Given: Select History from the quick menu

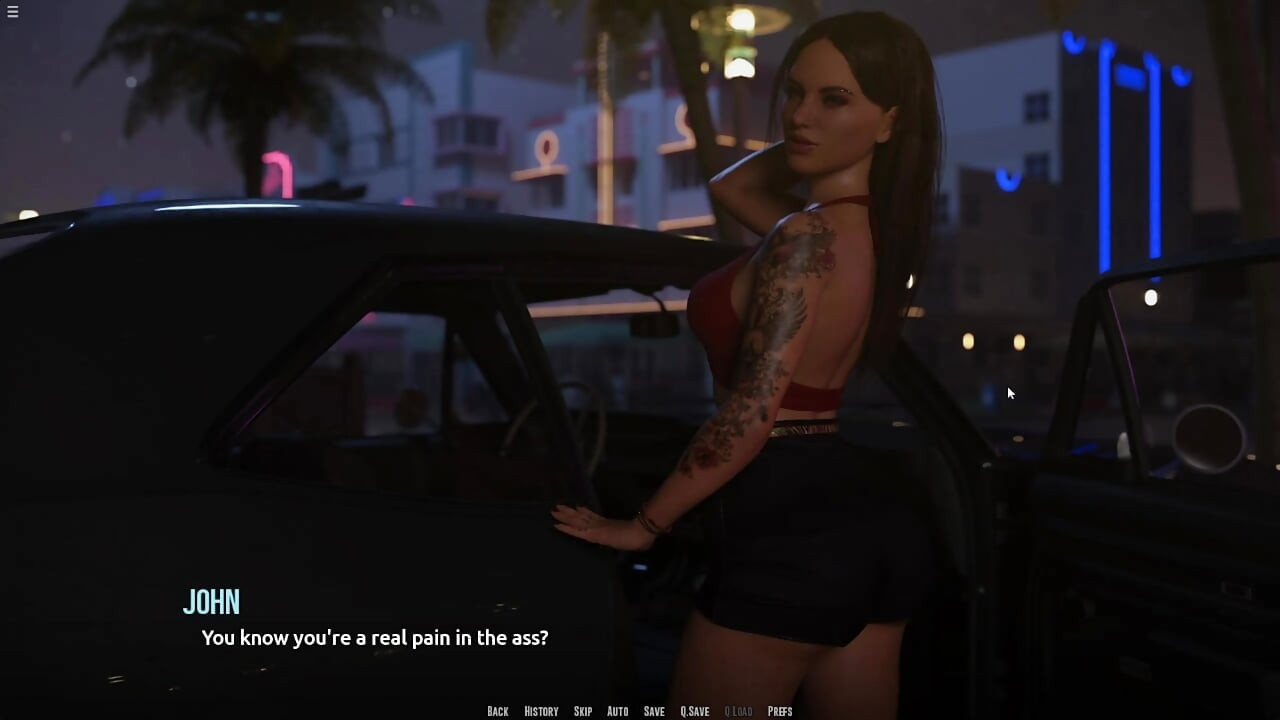Looking at the screenshot, I should tap(540, 711).
